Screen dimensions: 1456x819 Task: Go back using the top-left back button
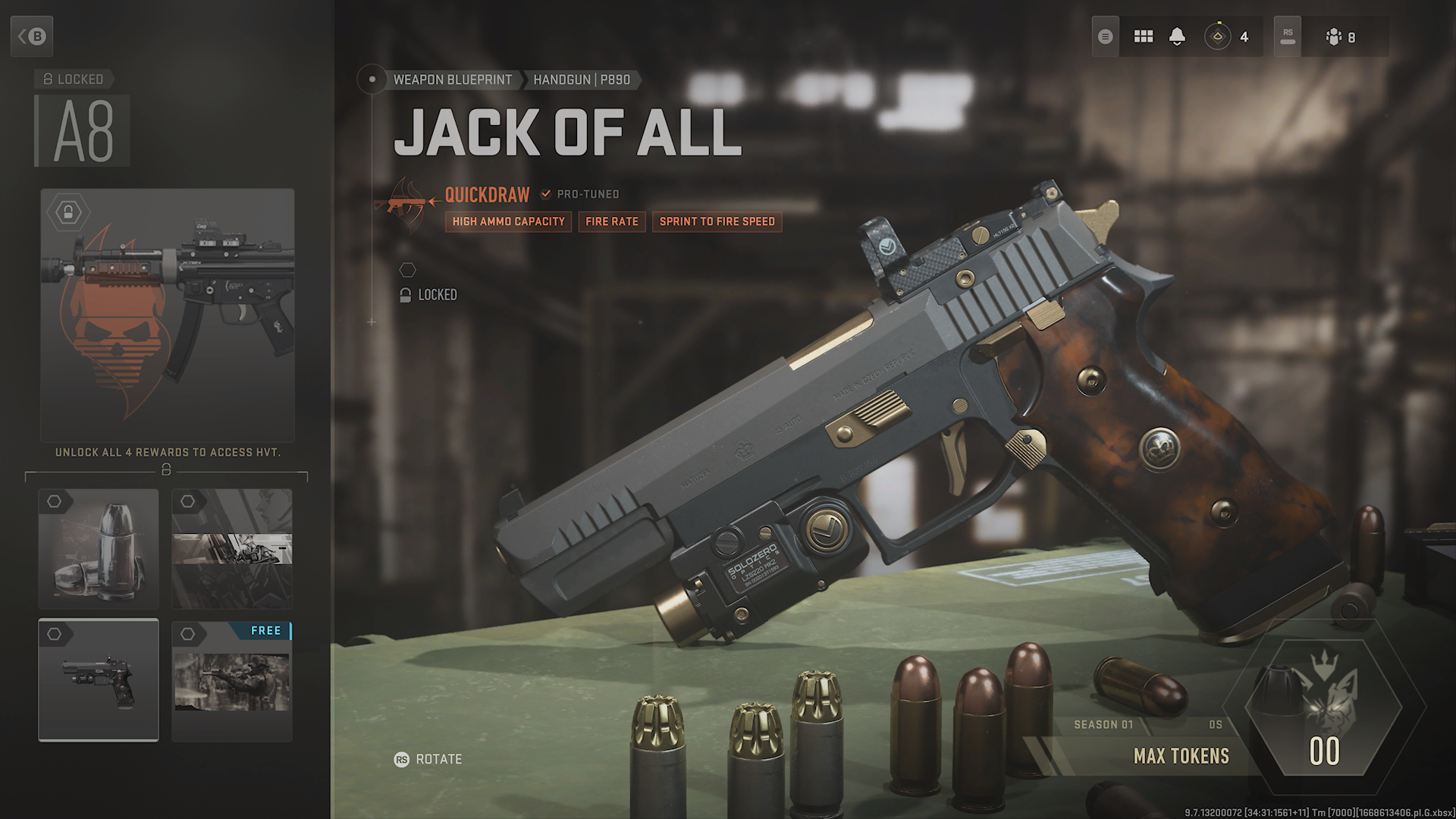point(32,36)
